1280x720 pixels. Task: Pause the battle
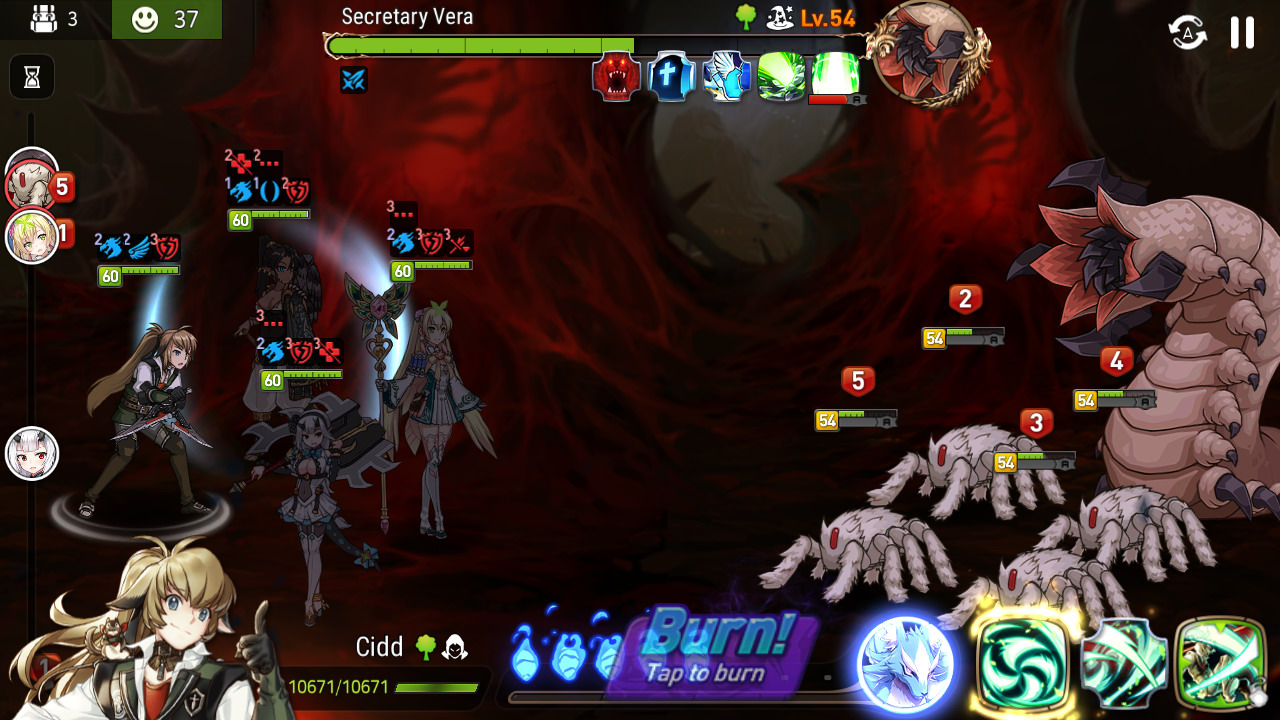1242,32
